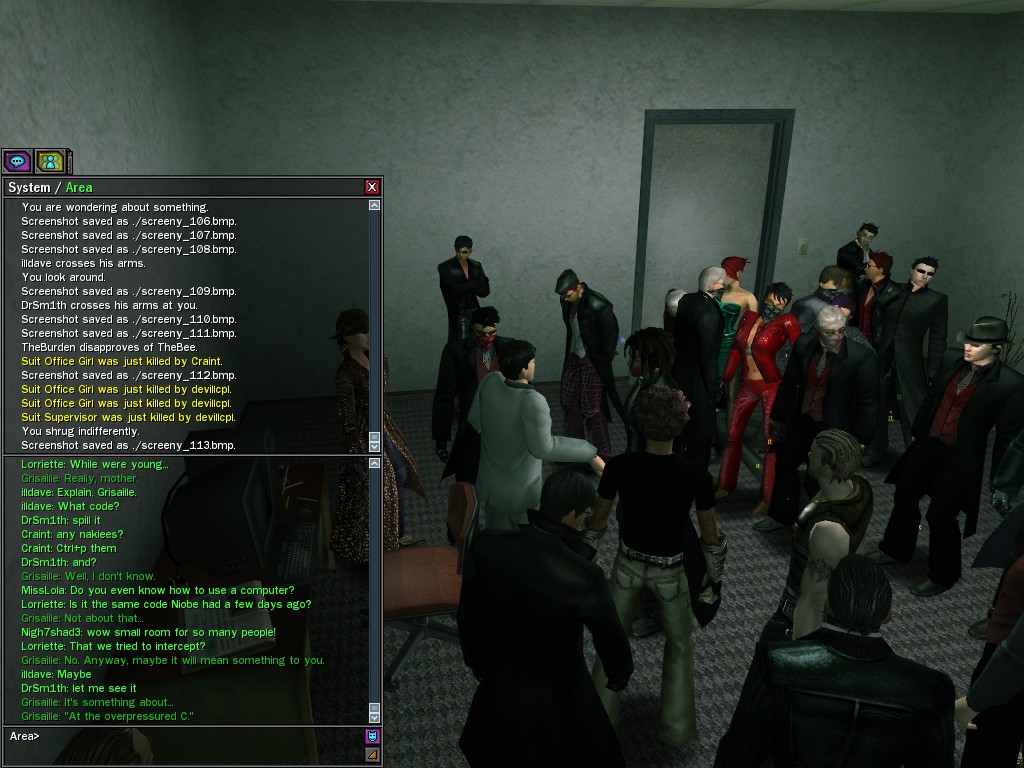
Task: Select Grisaille's "At the overpressured C." message
Action: (106, 717)
